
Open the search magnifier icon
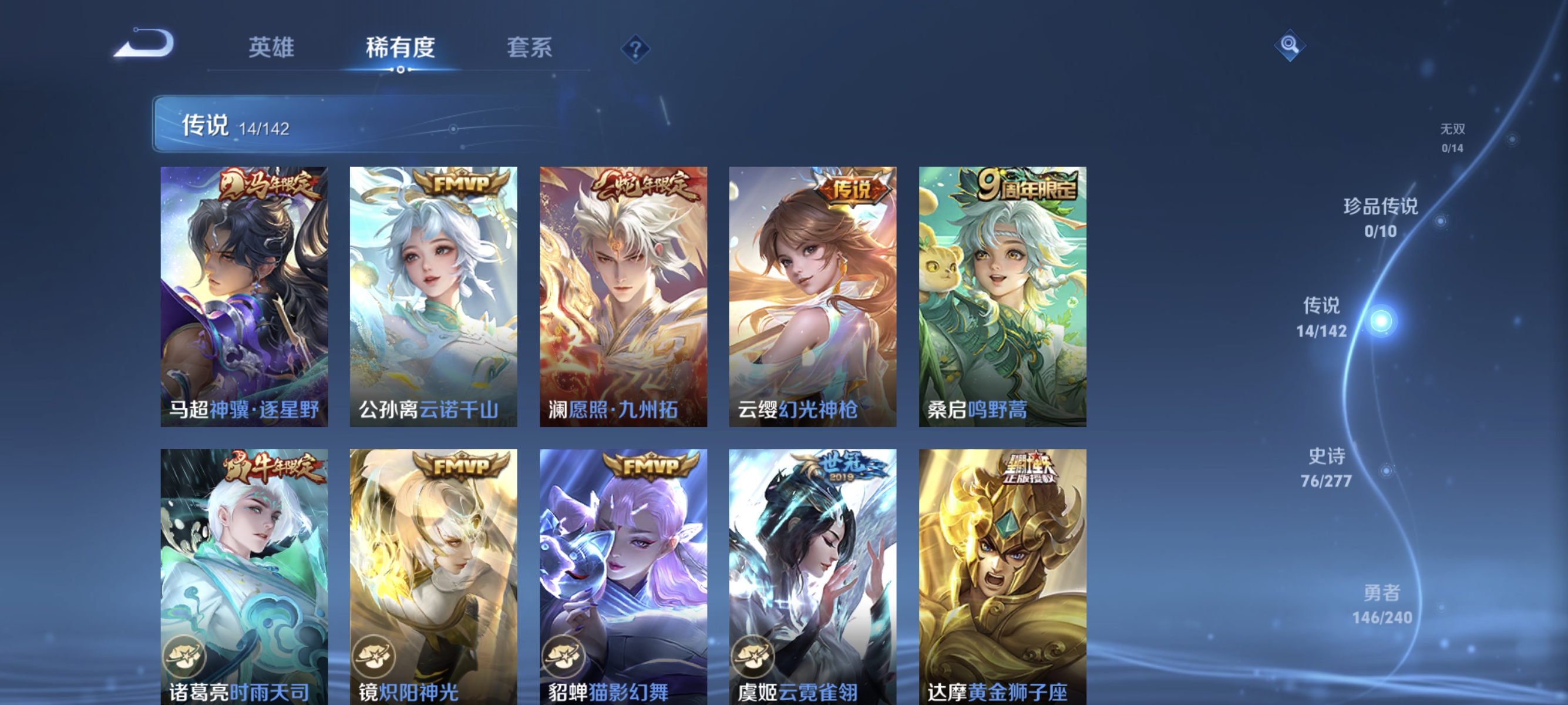point(1290,45)
